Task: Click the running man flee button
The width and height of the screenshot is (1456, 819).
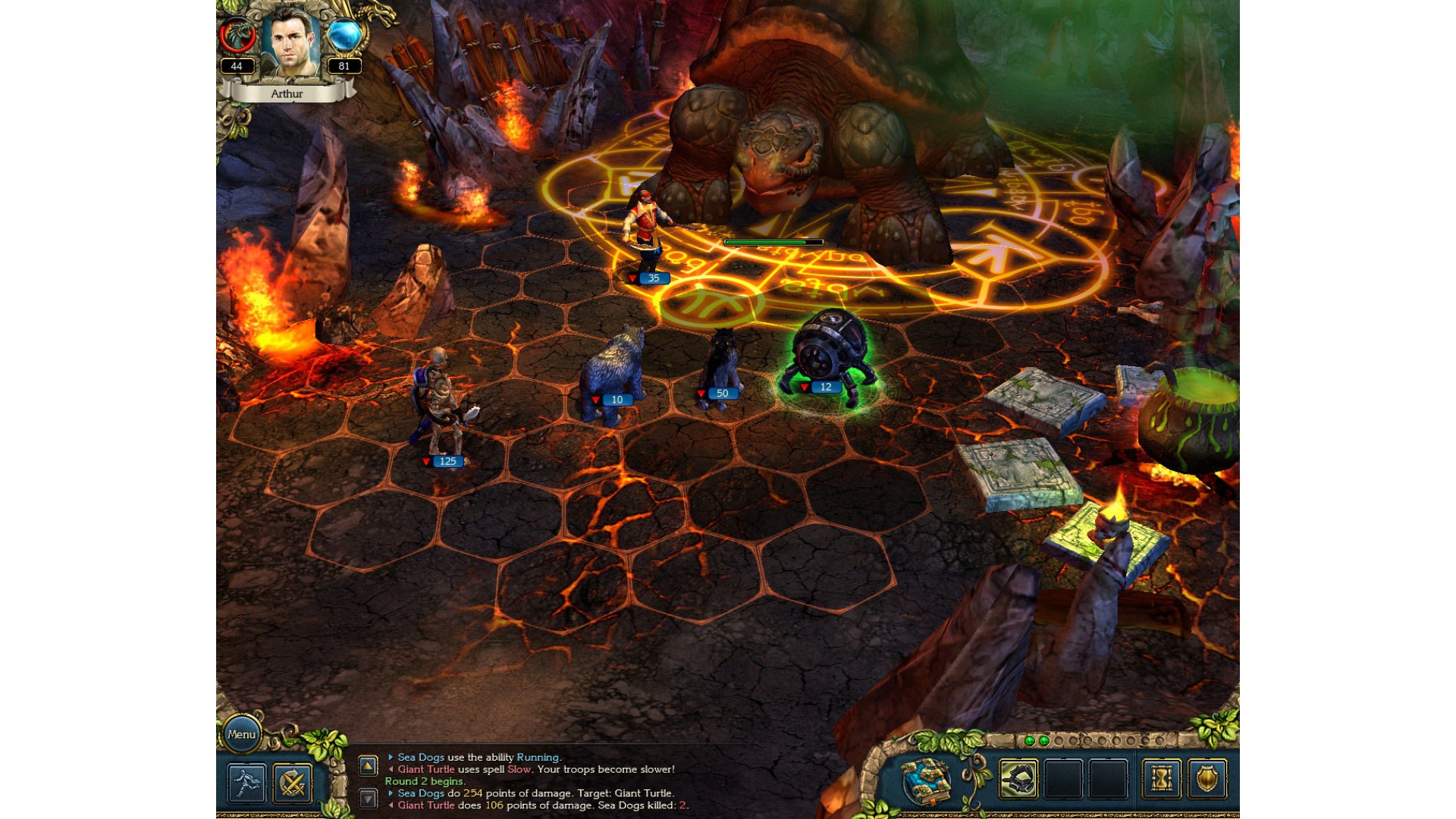Action: 247,783
